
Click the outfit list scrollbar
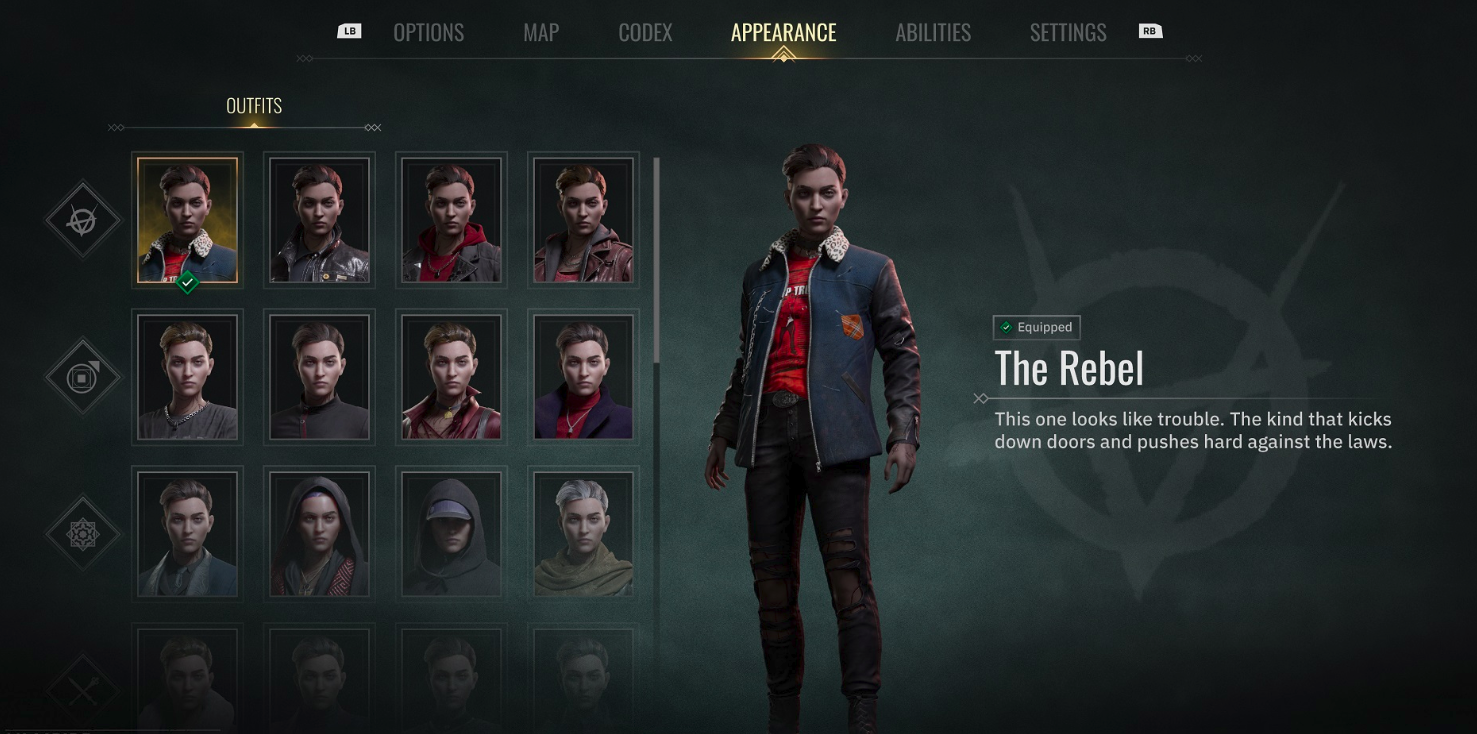point(656,260)
